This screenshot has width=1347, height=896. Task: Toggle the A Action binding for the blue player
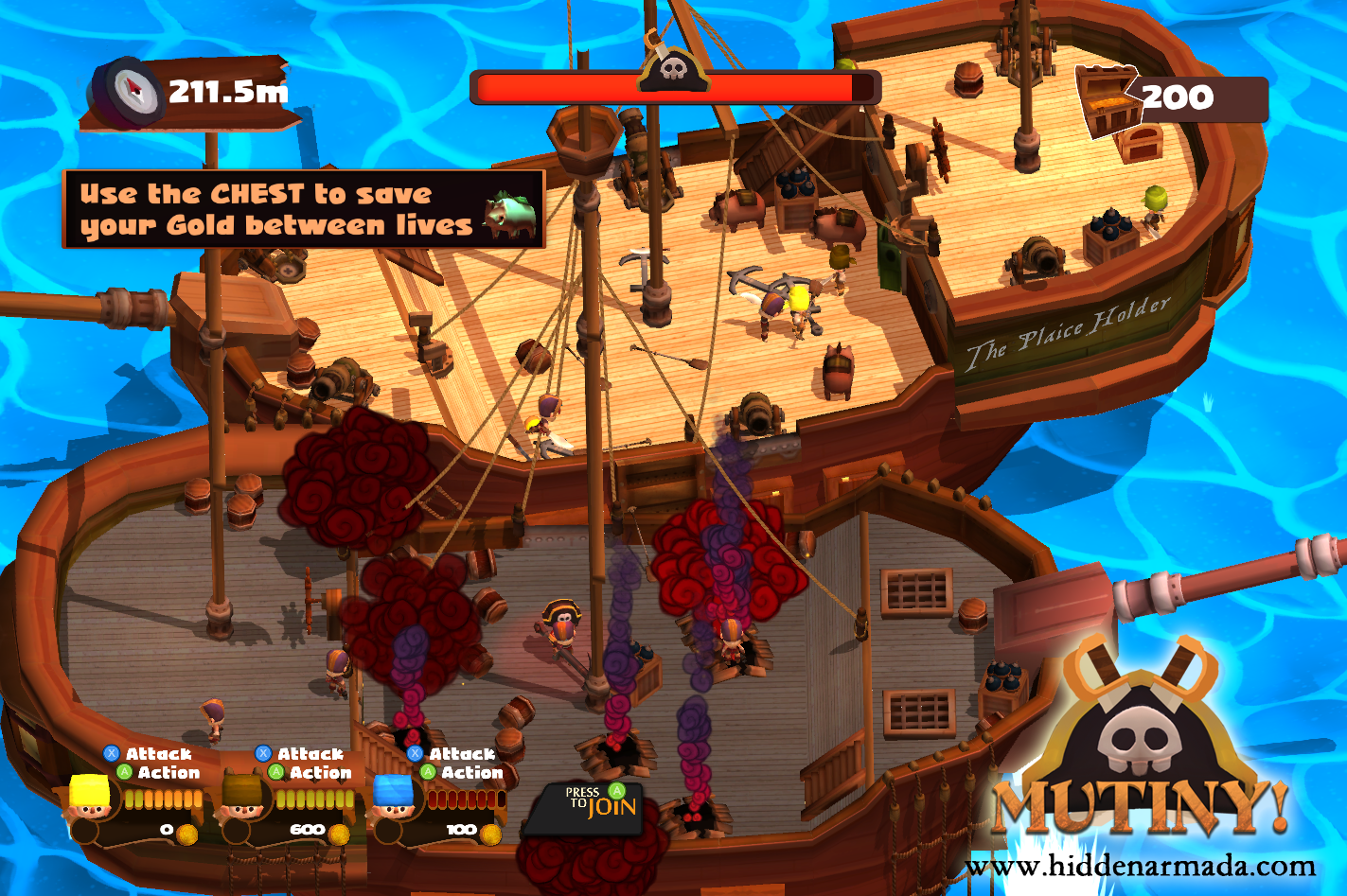point(428,772)
